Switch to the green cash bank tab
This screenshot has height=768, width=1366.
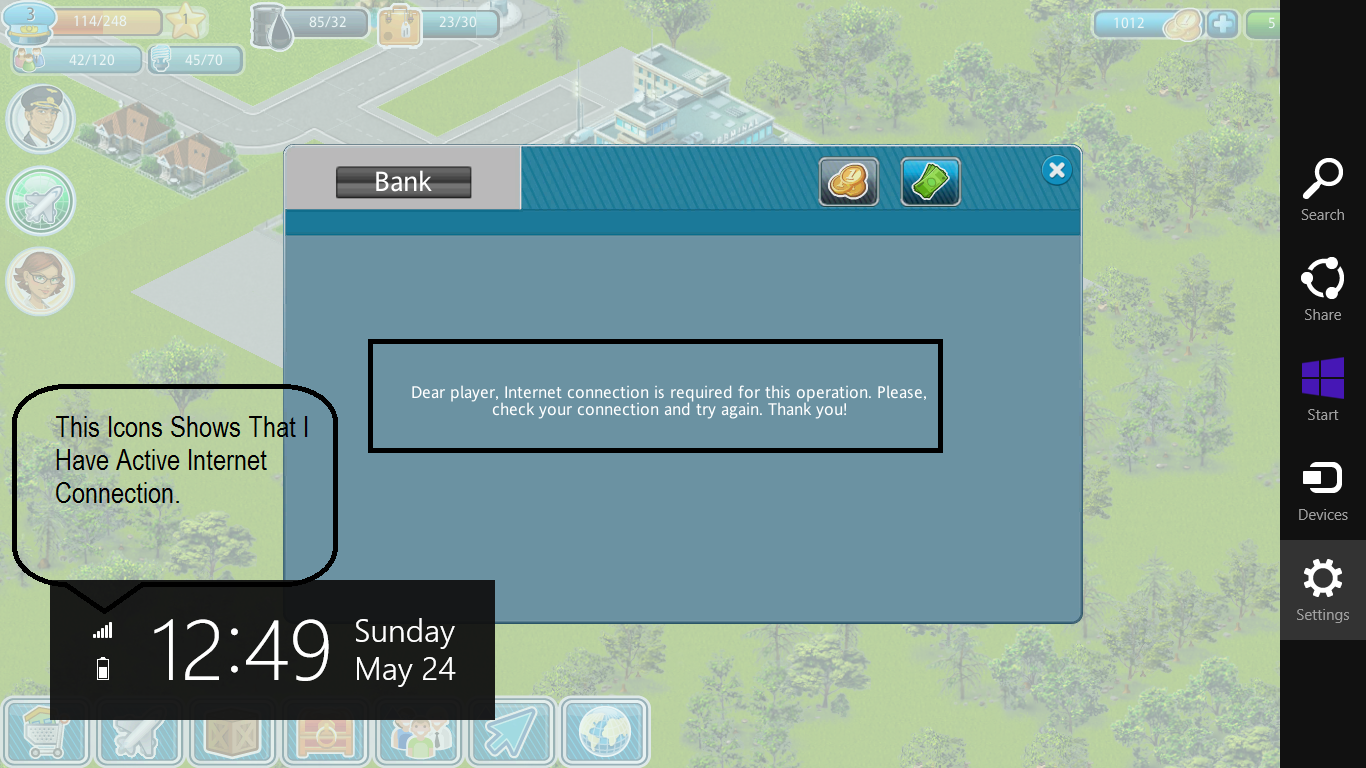pos(930,182)
